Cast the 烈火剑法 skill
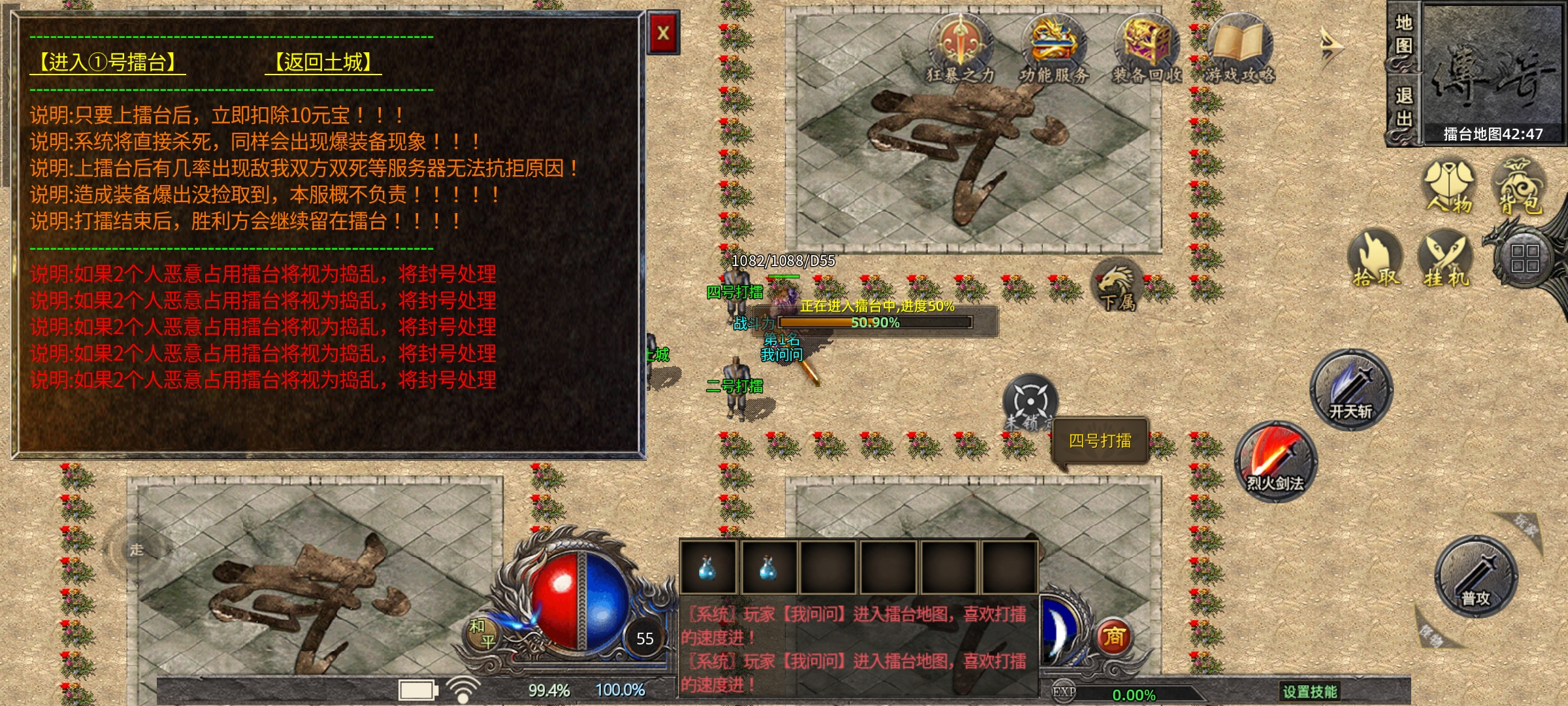The image size is (1568, 706). (x=1275, y=462)
